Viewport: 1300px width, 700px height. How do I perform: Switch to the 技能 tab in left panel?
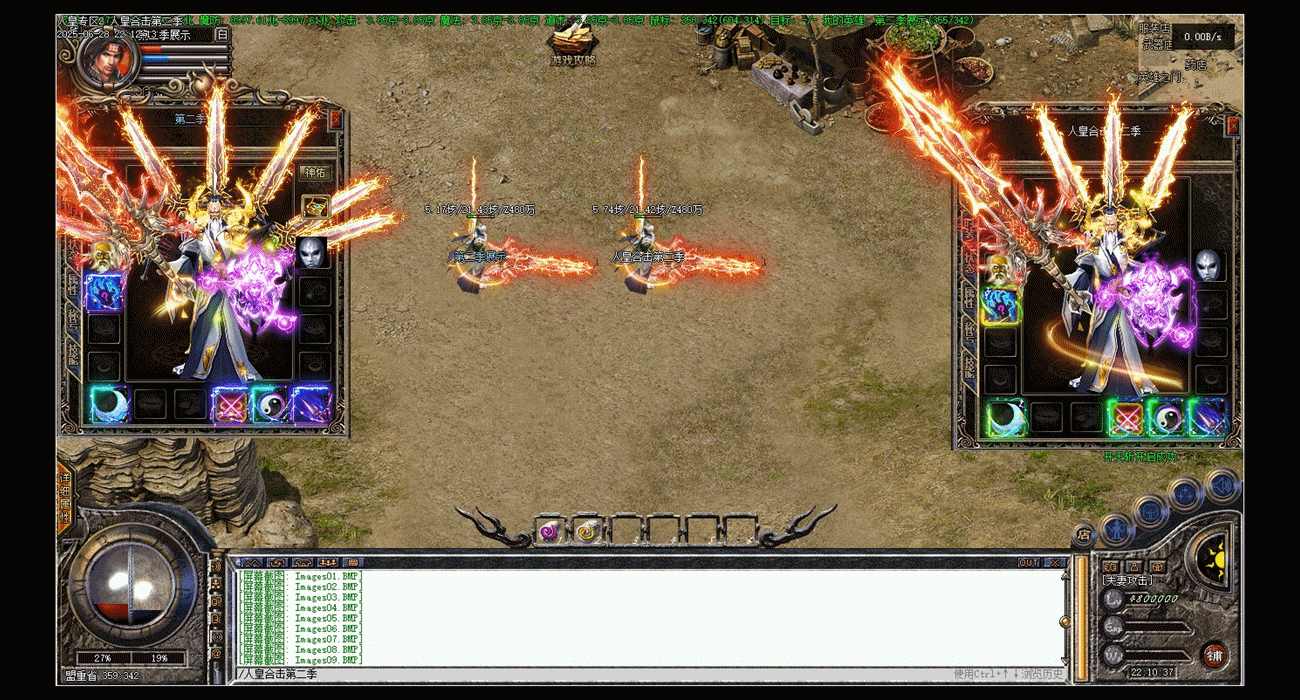pos(73,355)
